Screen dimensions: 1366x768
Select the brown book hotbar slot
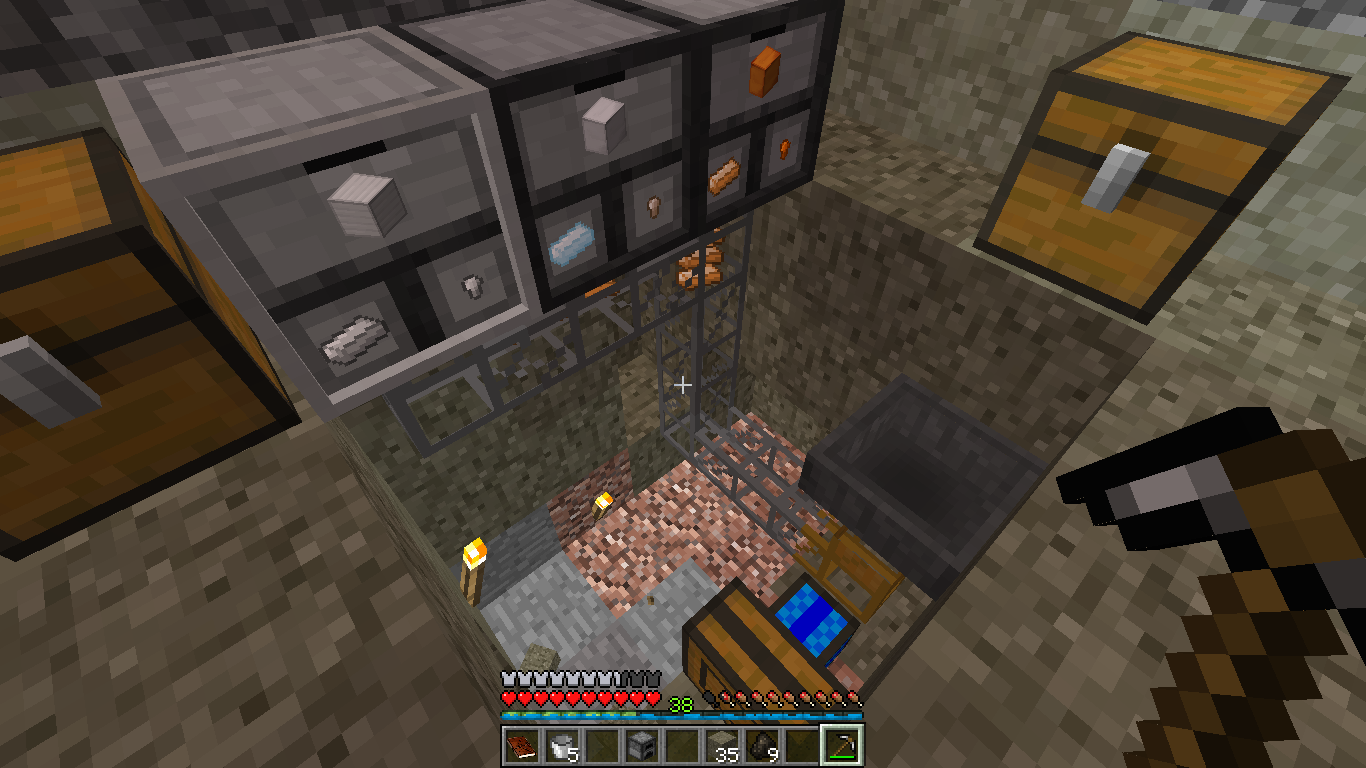click(521, 745)
